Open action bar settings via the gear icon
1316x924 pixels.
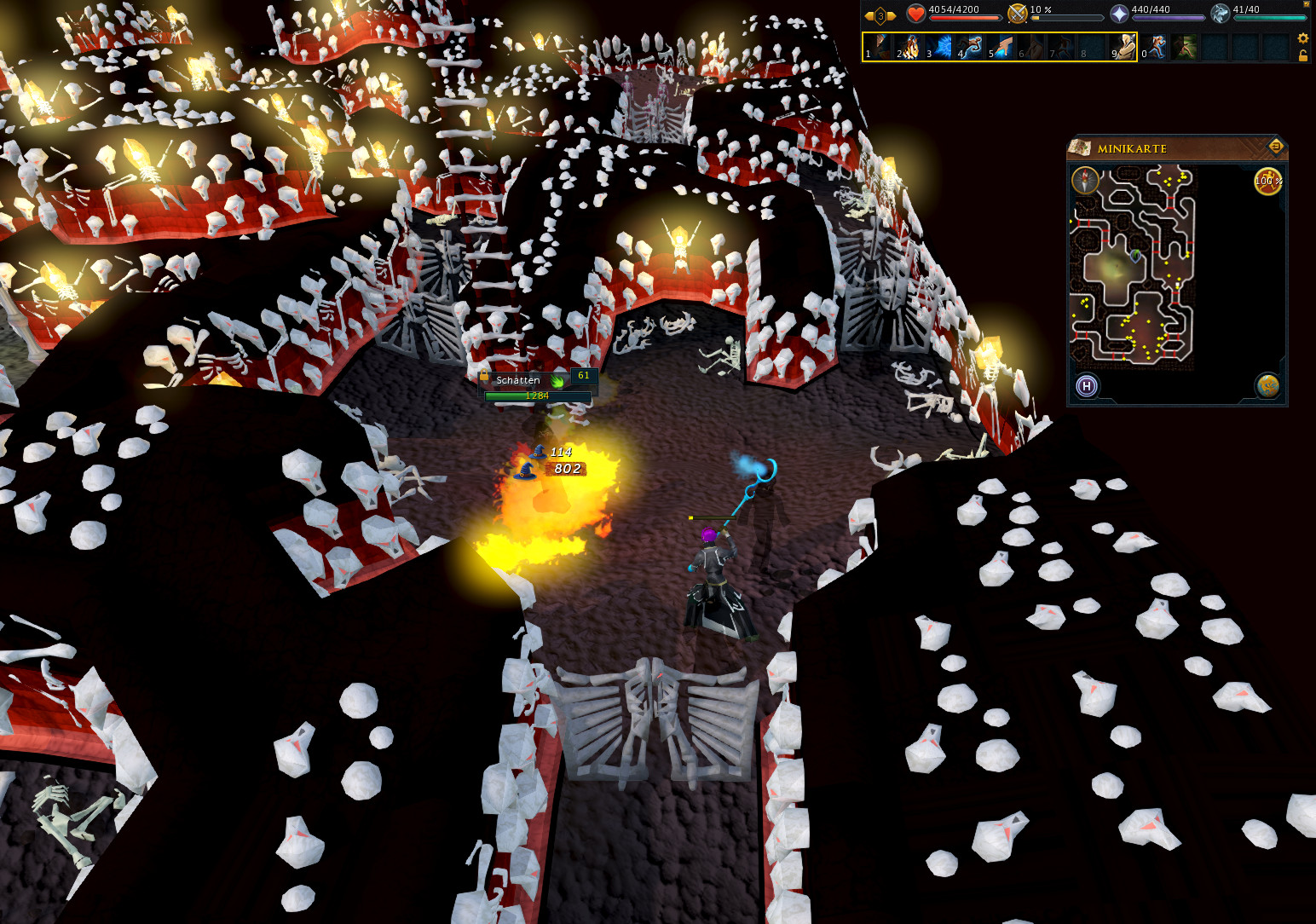click(x=1302, y=38)
